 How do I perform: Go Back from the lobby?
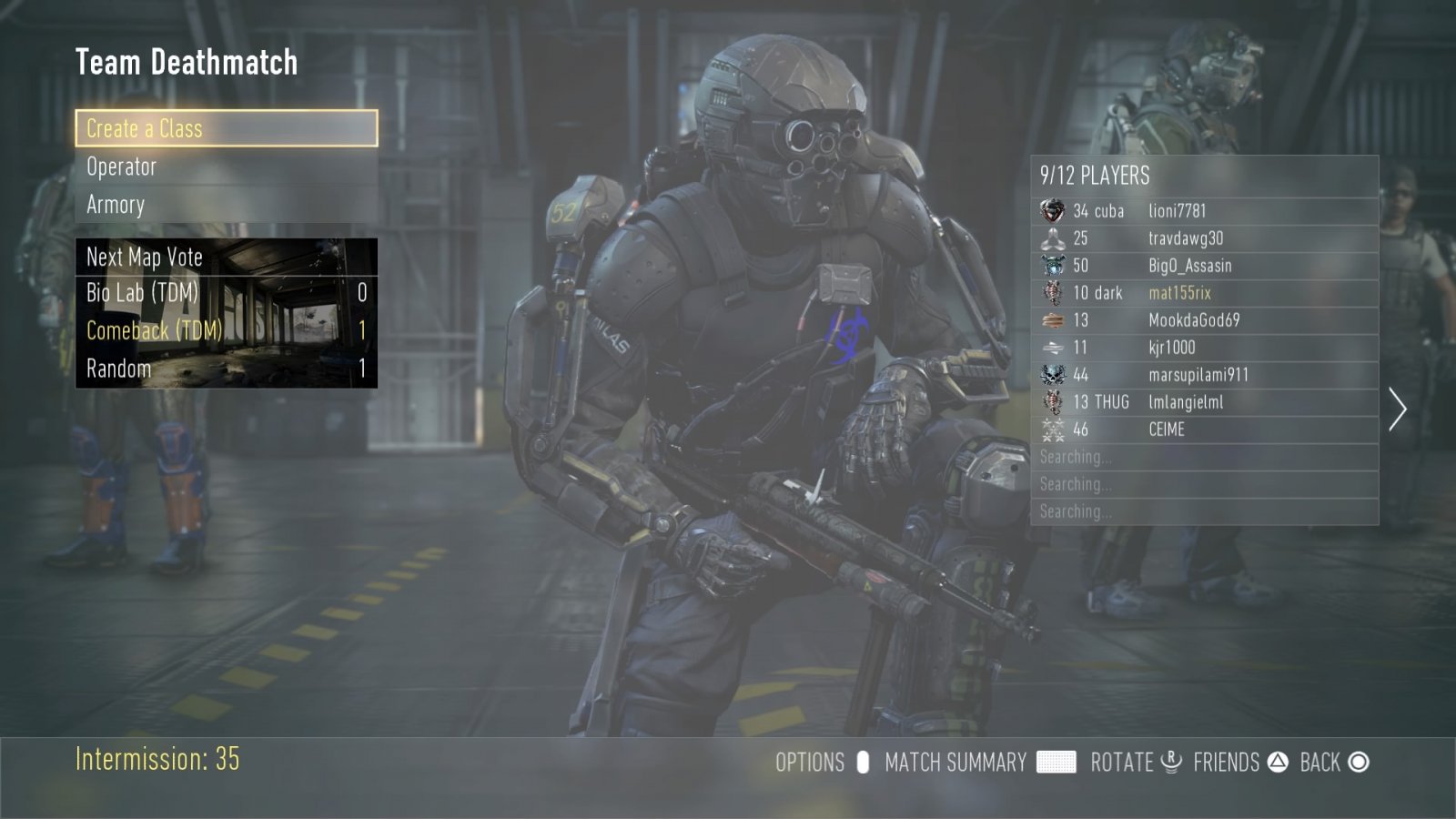1320,763
